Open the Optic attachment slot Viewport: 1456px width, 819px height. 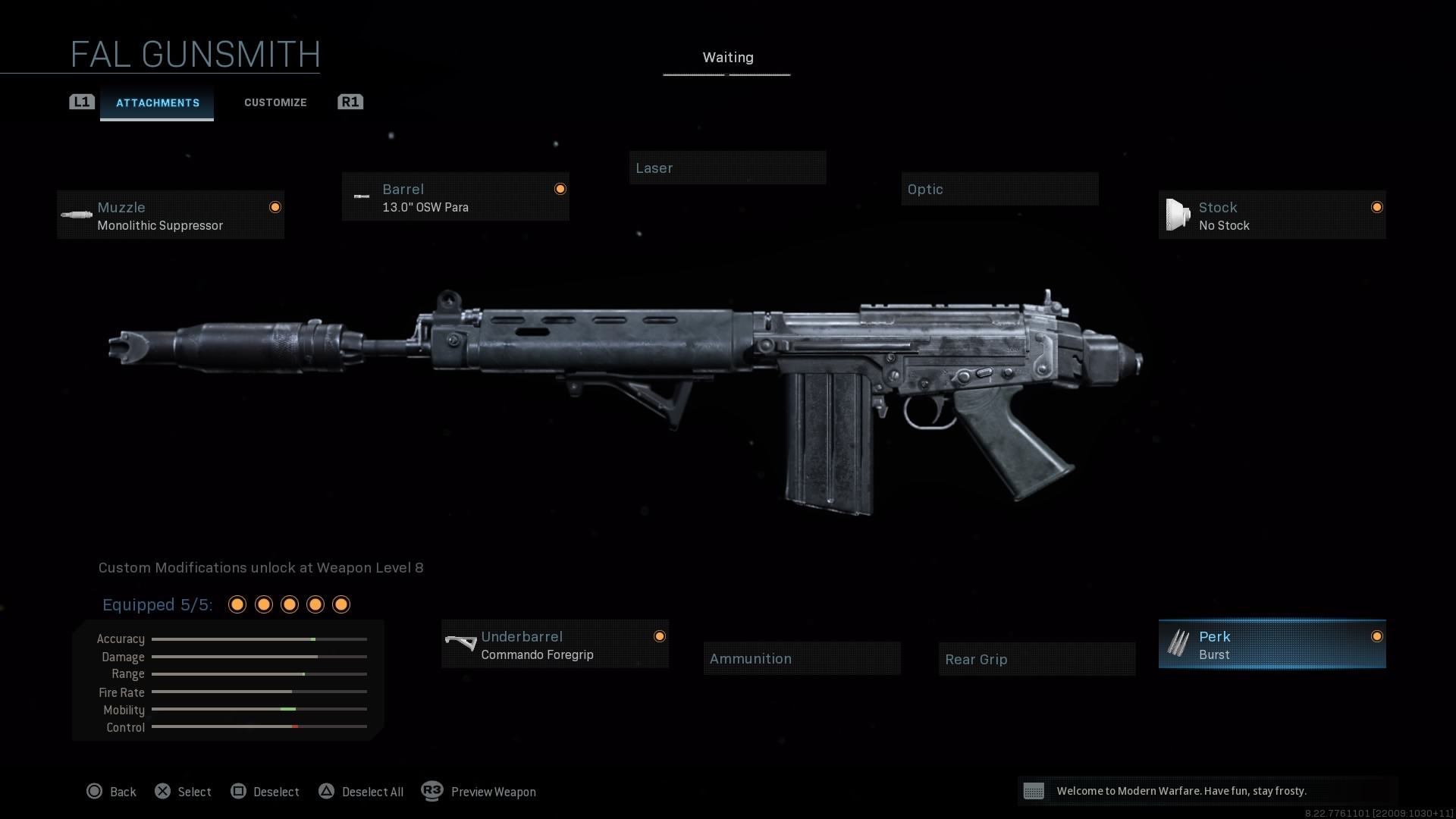(x=999, y=189)
